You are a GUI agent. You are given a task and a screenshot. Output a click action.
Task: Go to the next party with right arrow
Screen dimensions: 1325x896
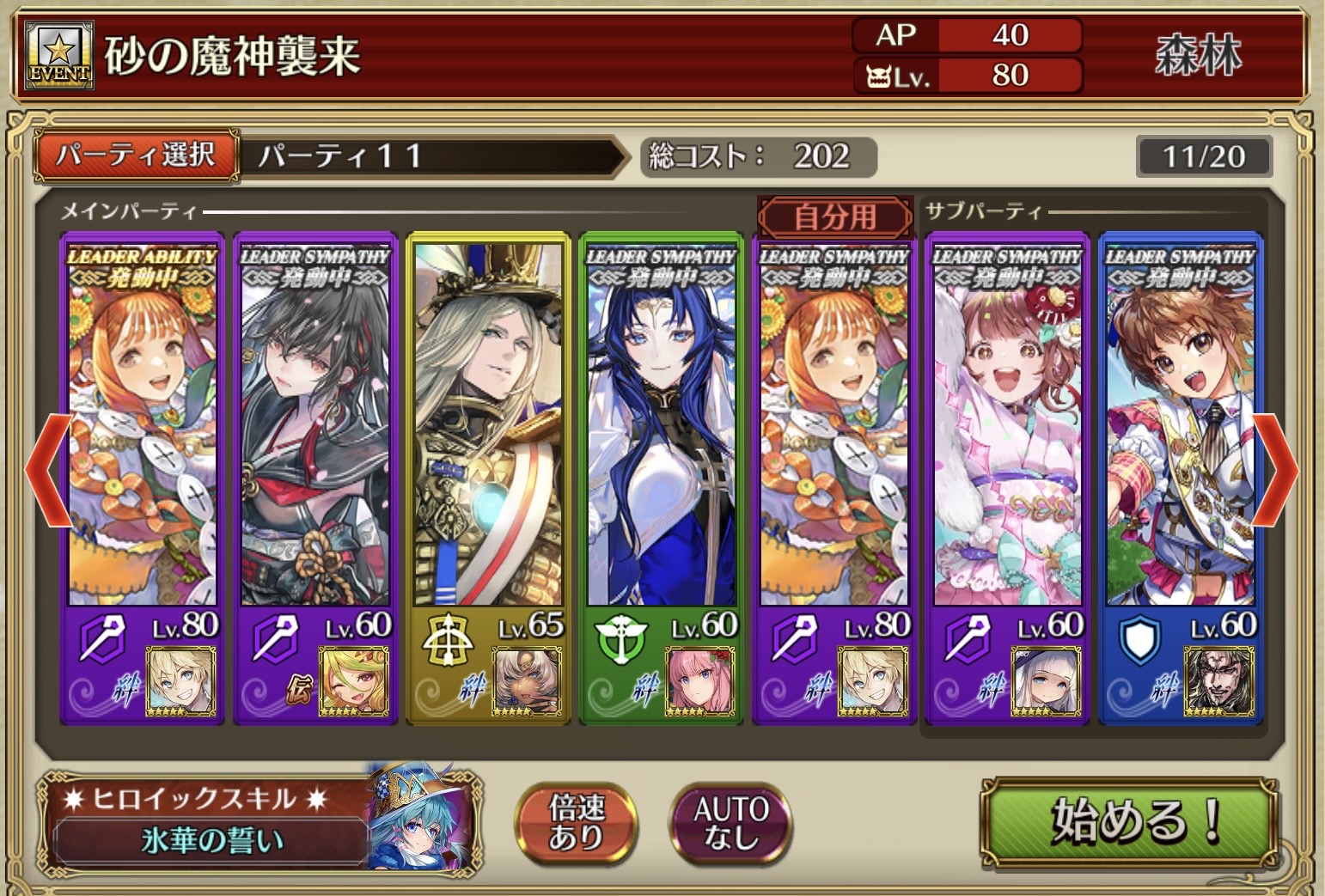click(x=1277, y=469)
